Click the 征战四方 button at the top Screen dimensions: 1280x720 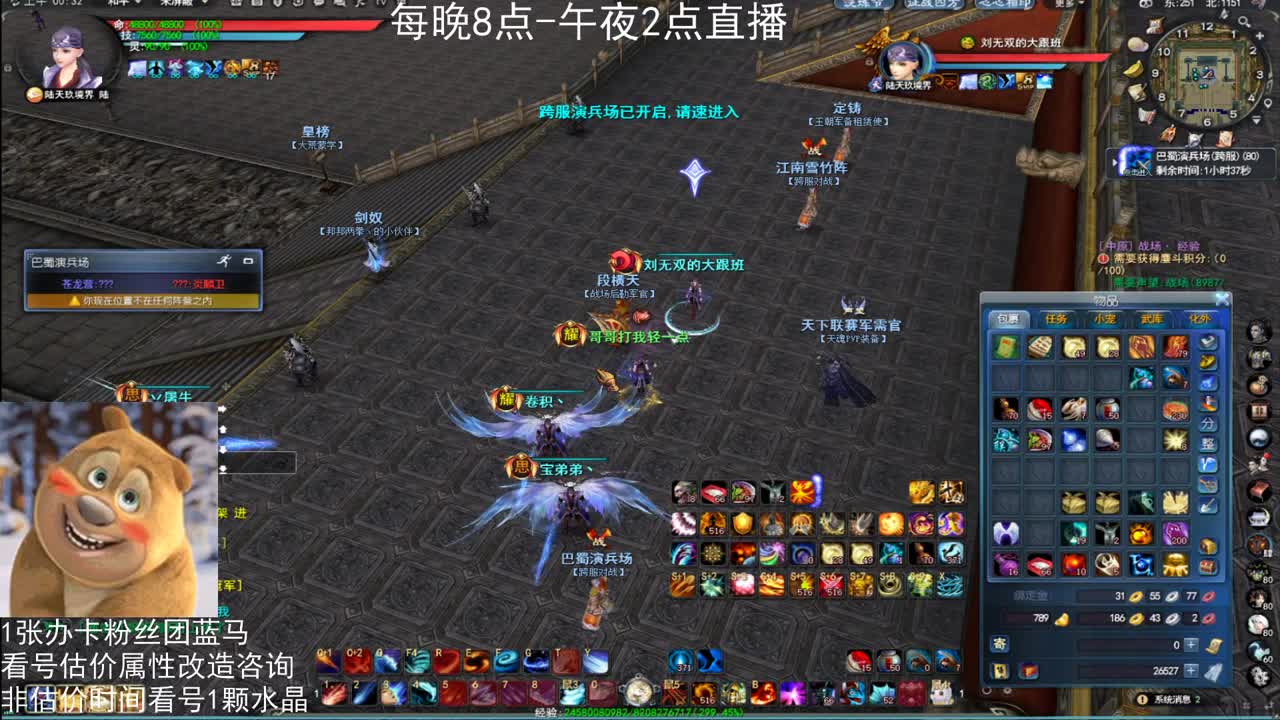[x=933, y=7]
